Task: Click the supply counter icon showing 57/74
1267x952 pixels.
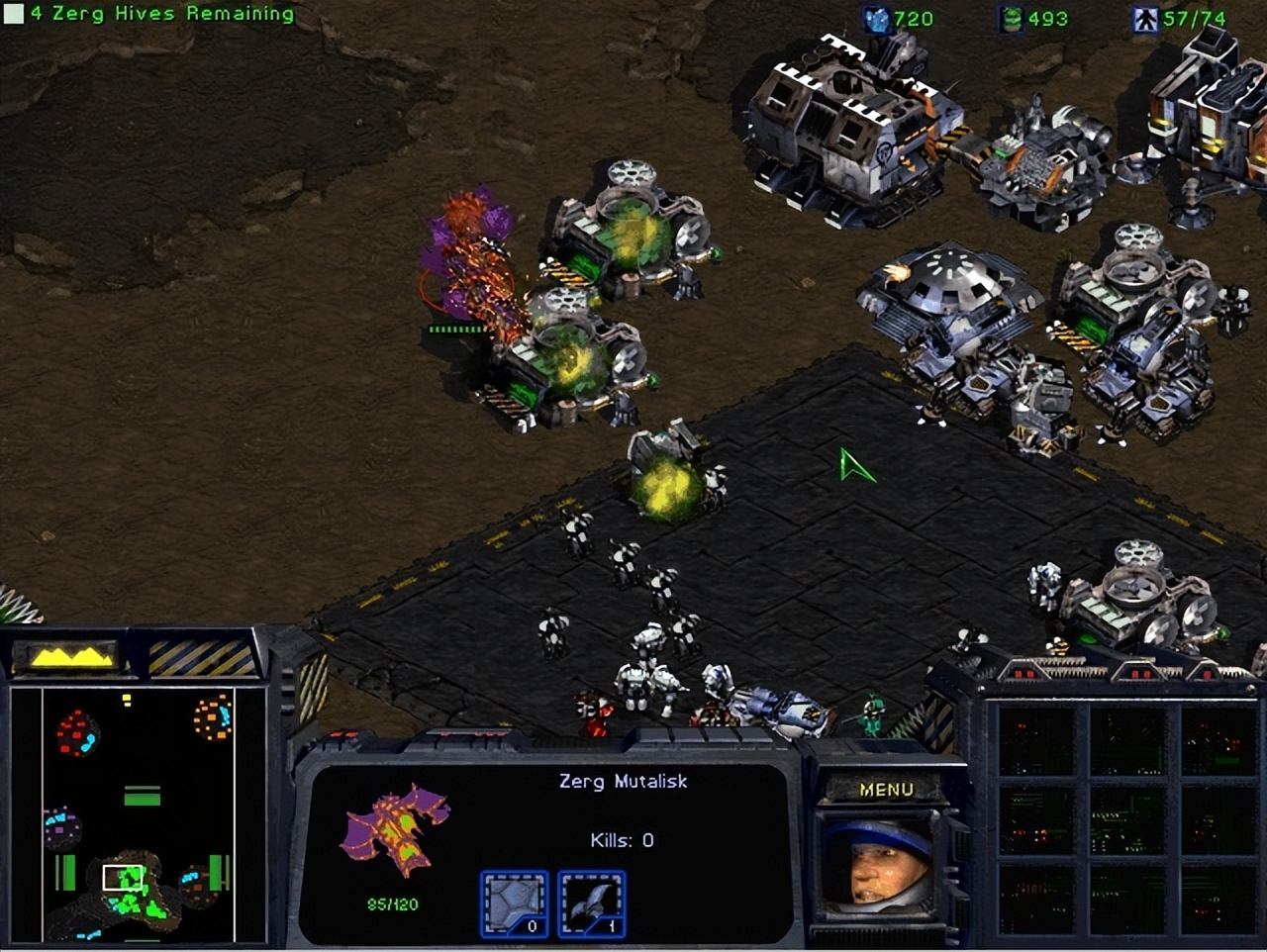Action: click(1144, 16)
